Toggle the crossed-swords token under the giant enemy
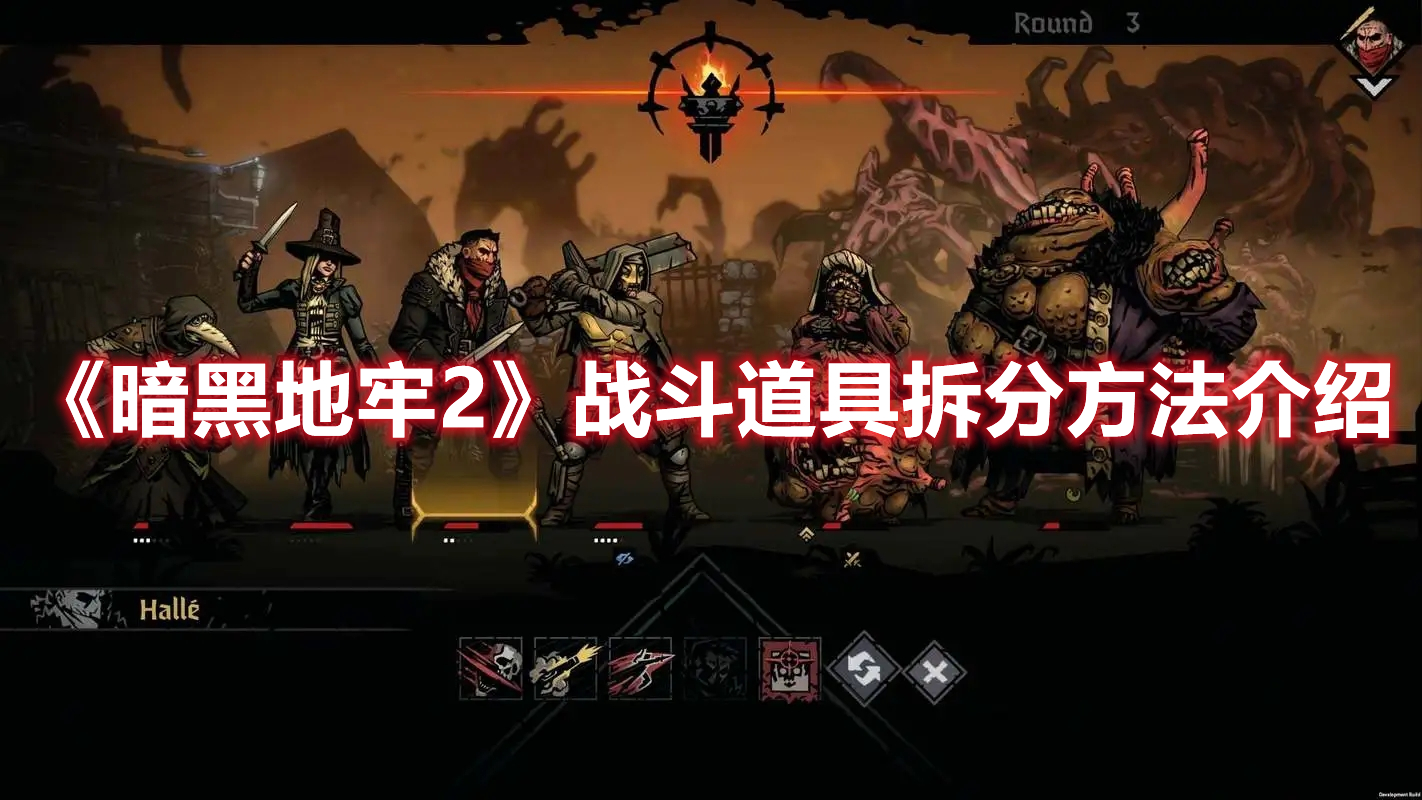This screenshot has height=800, width=1422. pyautogui.click(x=851, y=557)
